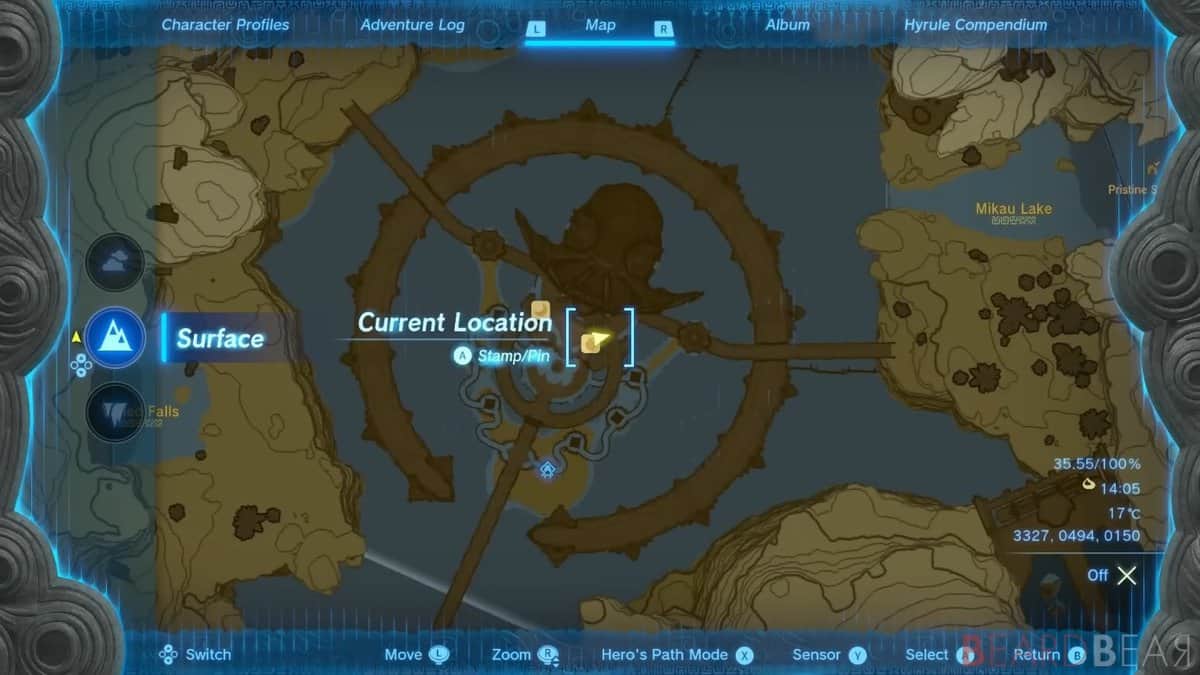Screen dimensions: 1200x675
Task: Switch to the Depths layer icon
Action: 115,412
